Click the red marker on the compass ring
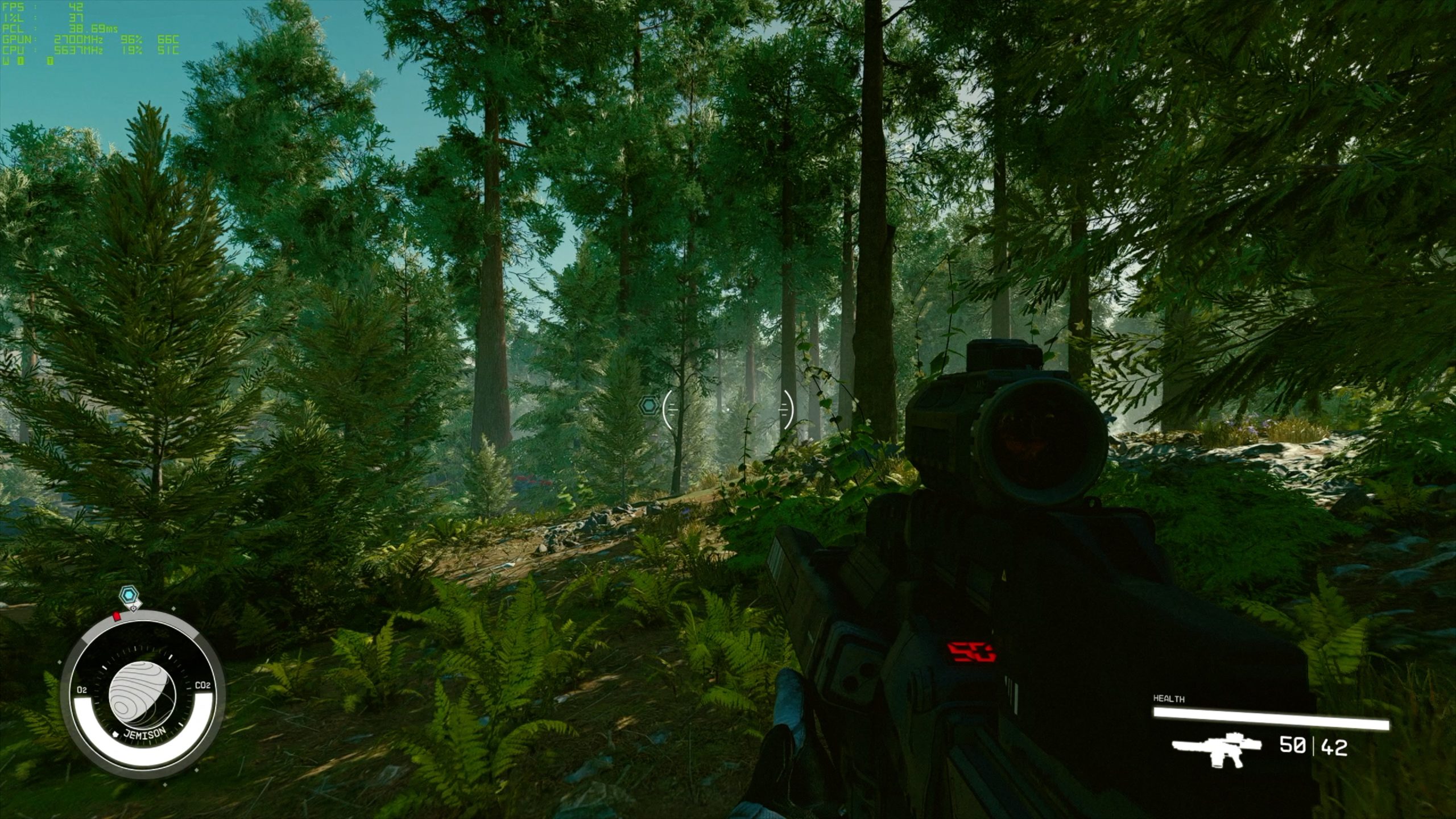Screen dimensions: 1456x819 117,615
